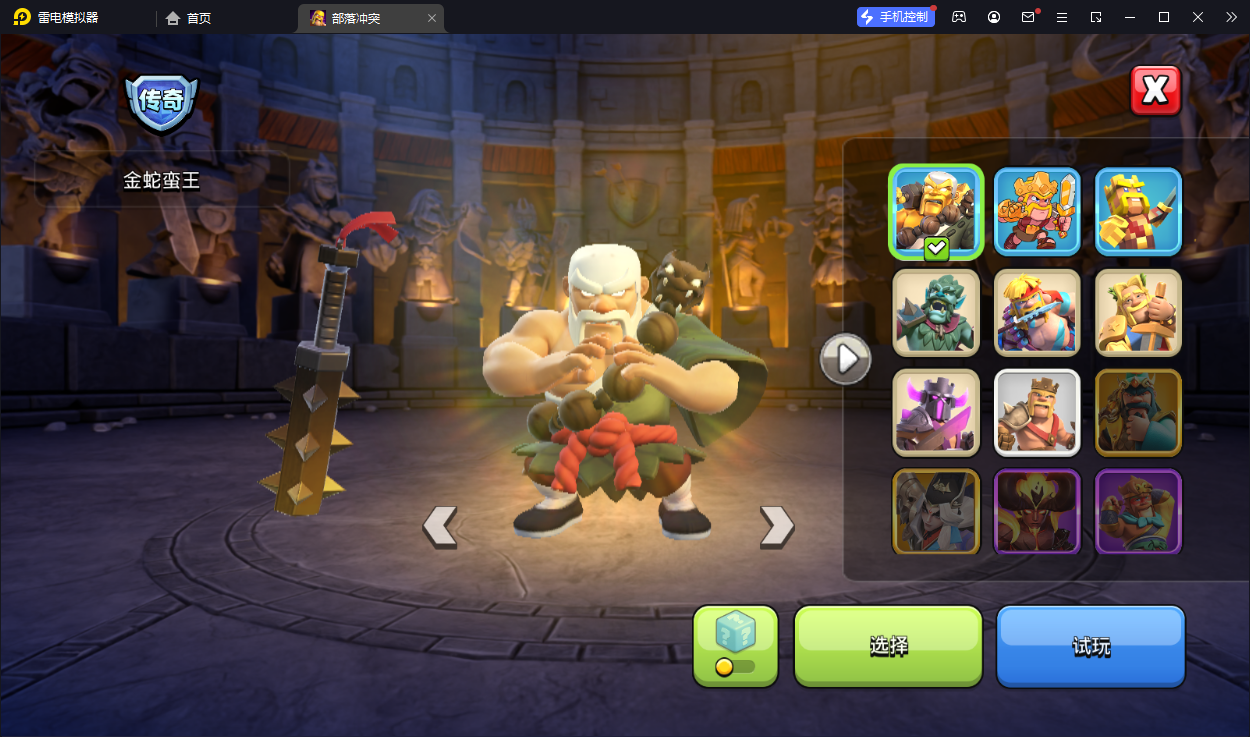Open the 首页 home tab in the emulator
1250x737 pixels.
(x=189, y=18)
